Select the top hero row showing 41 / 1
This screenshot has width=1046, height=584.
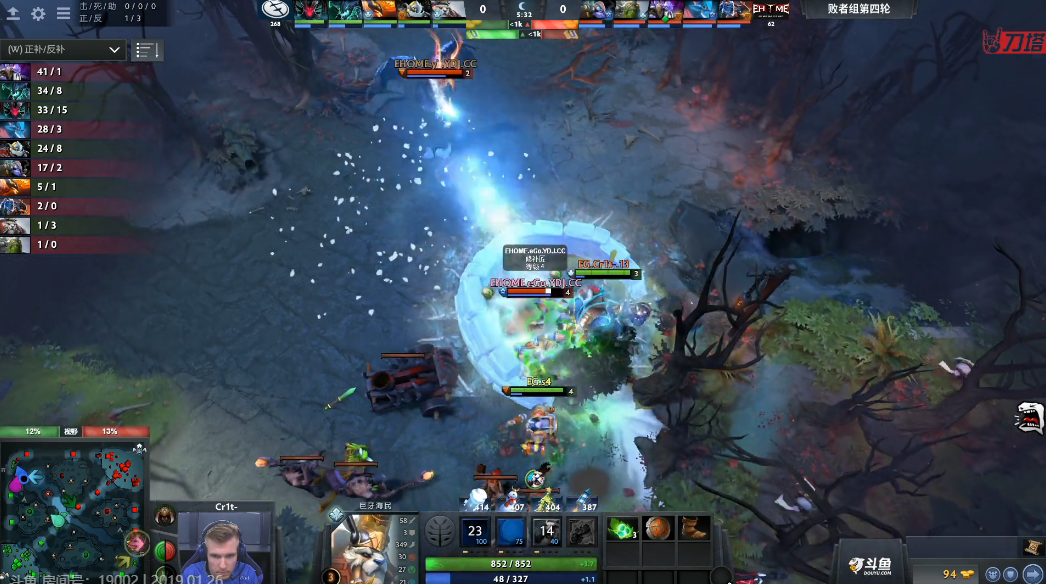pos(60,71)
